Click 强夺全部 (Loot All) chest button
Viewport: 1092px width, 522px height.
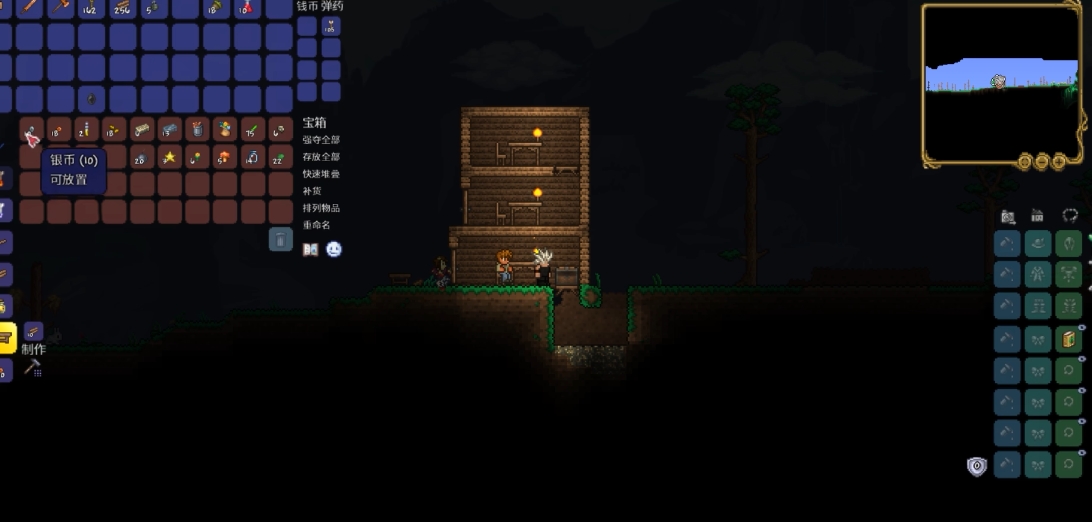[x=321, y=140]
